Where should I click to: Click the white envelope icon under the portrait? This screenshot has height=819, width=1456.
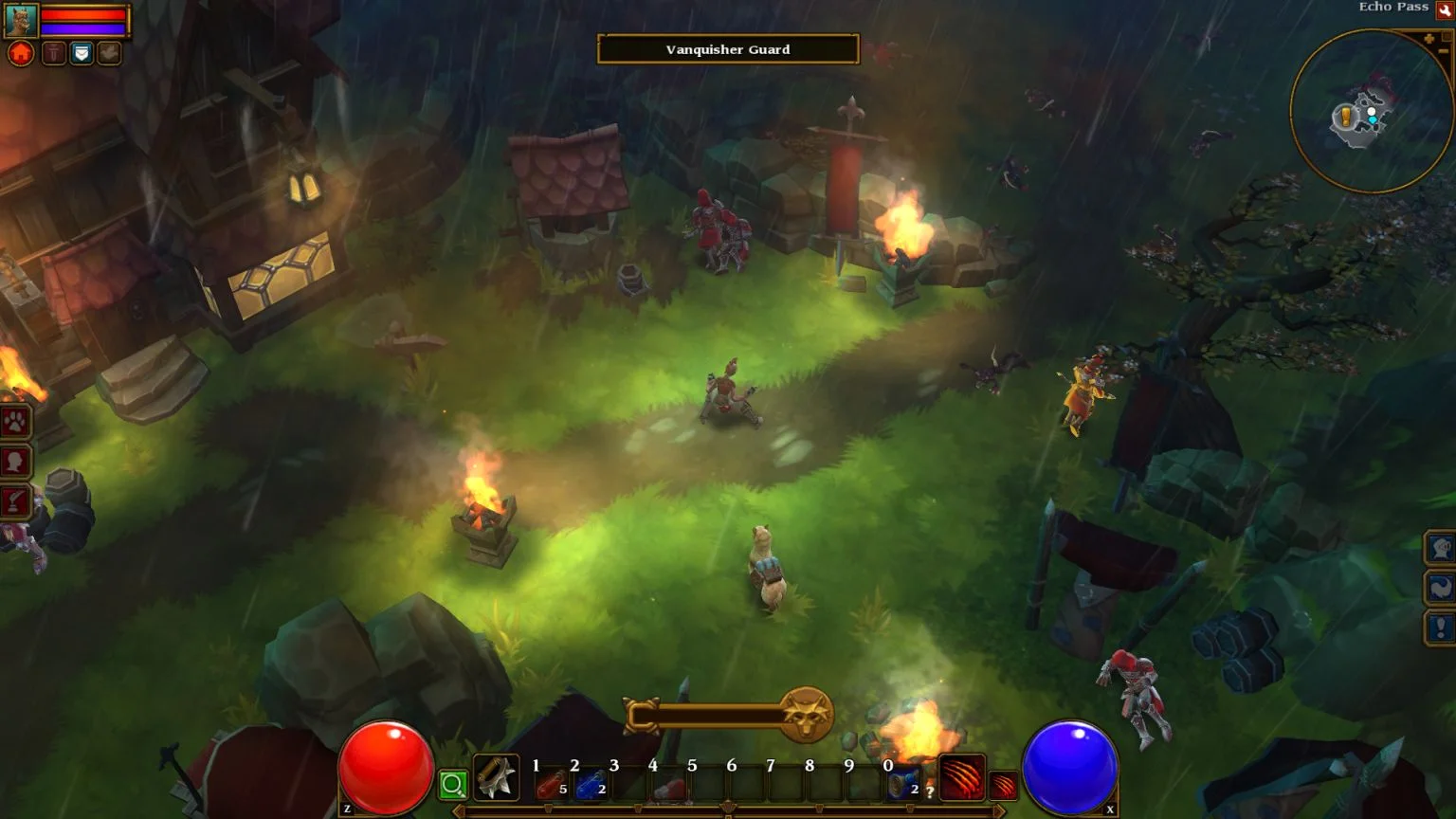tap(82, 54)
